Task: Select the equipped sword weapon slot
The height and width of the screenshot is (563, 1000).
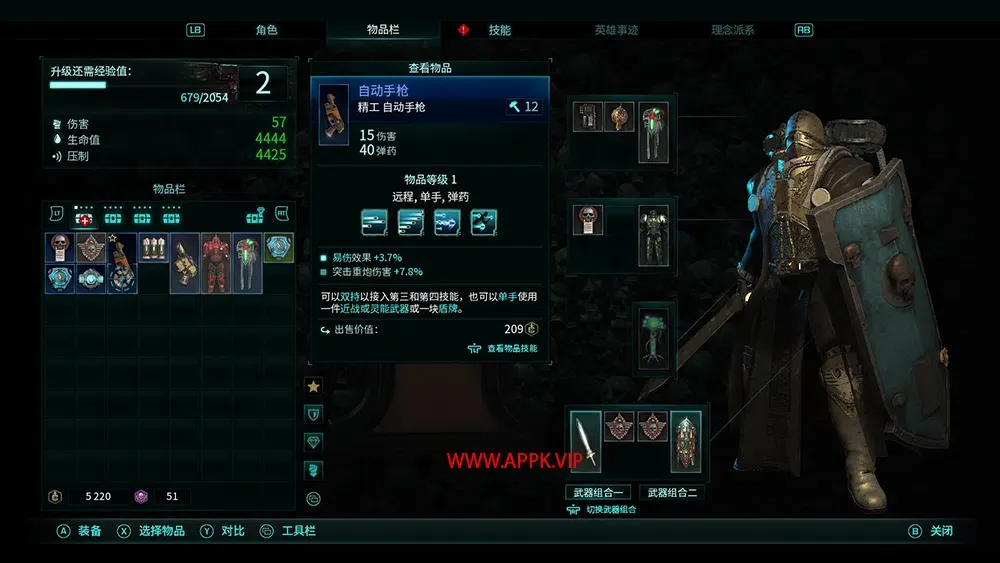Action: (587, 441)
